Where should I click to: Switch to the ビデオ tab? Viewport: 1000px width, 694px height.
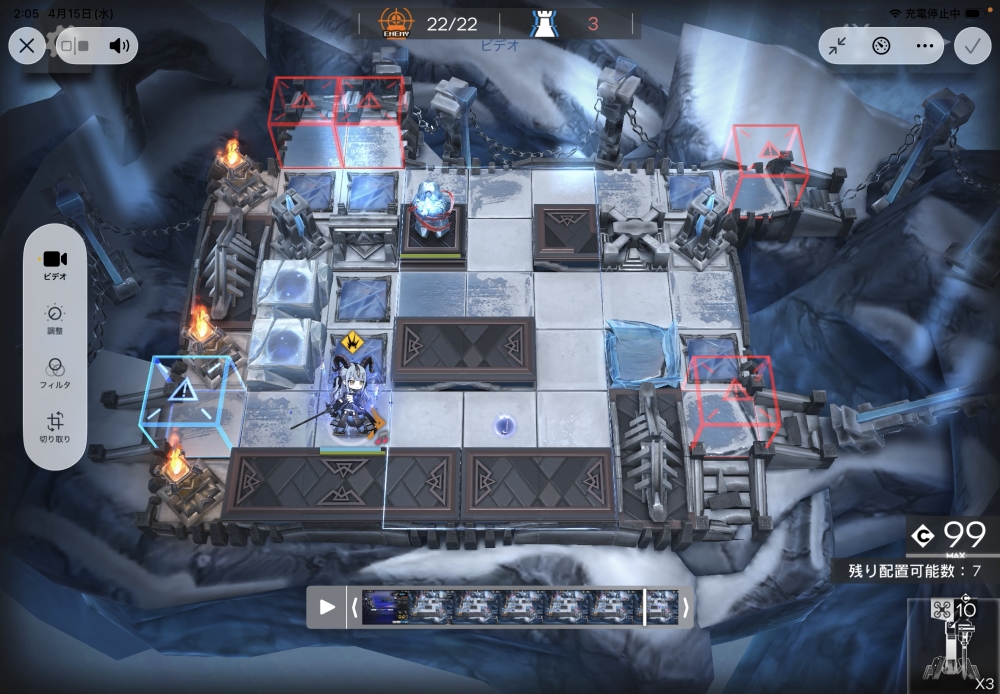[55, 265]
